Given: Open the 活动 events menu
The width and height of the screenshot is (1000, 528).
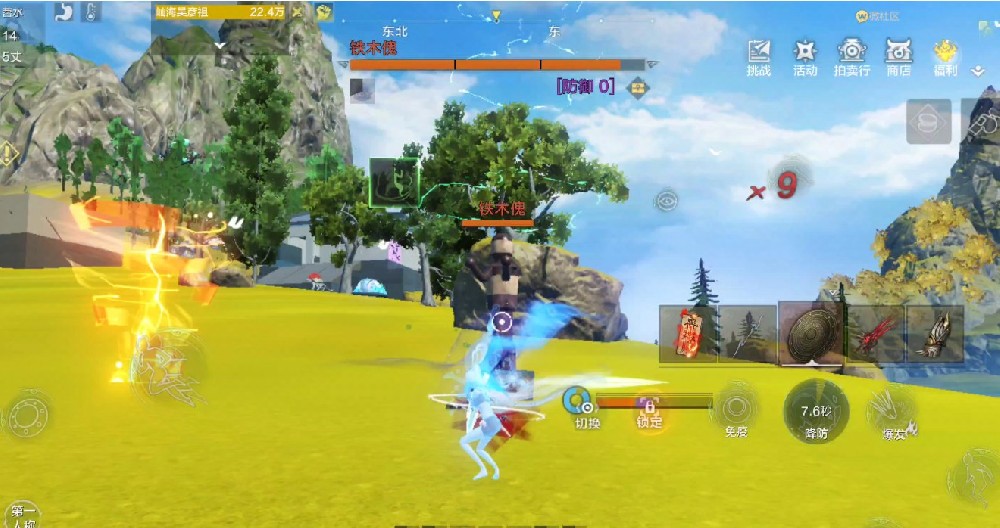Looking at the screenshot, I should tap(805, 57).
